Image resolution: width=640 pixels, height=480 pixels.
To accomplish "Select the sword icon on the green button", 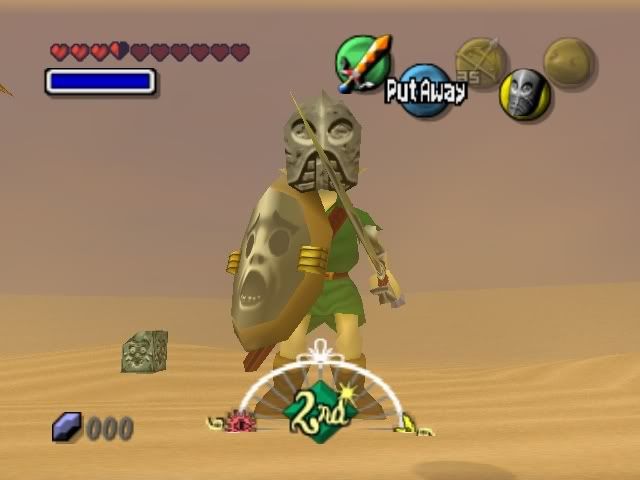I will (x=362, y=62).
